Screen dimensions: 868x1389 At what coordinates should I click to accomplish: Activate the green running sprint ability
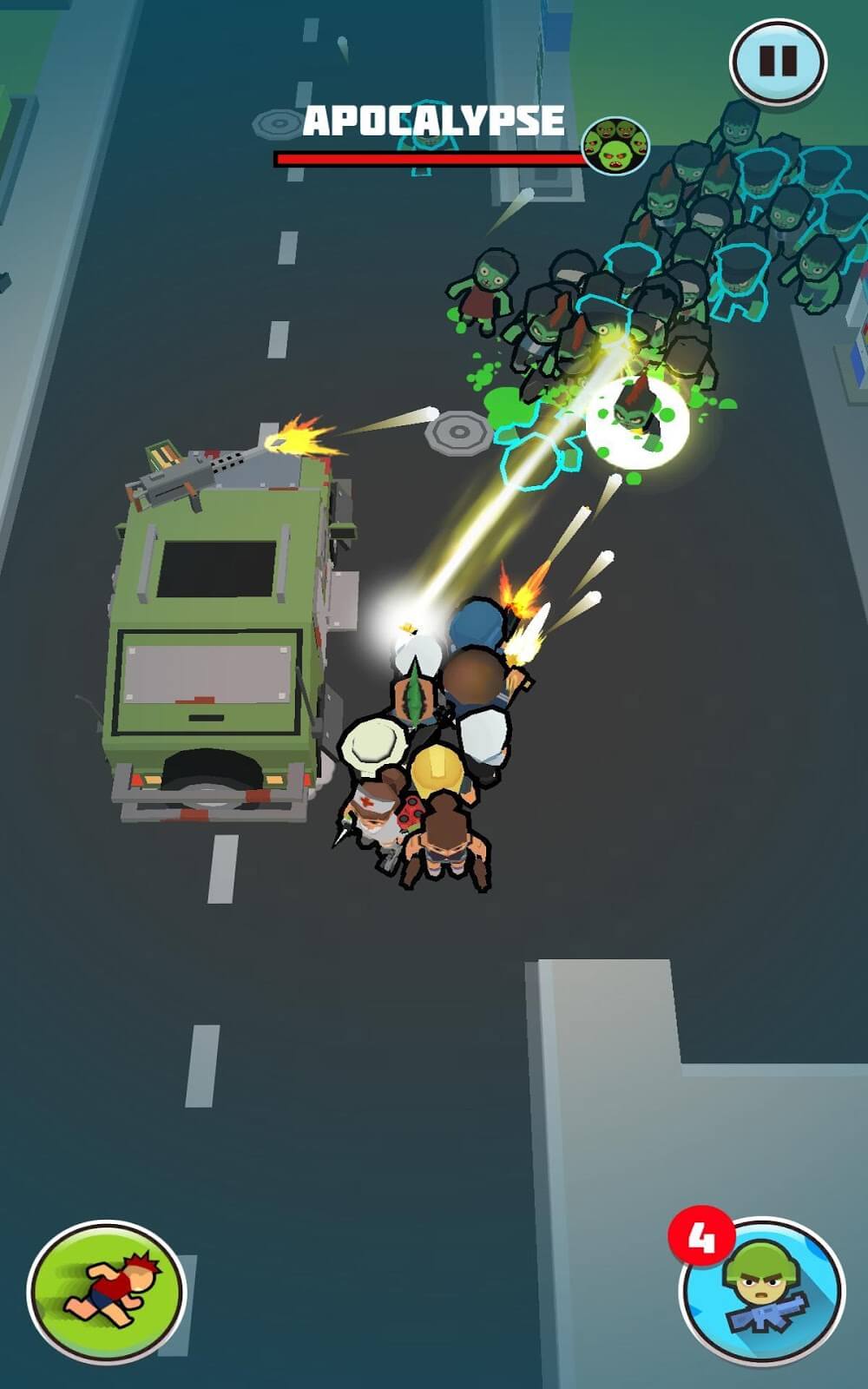click(x=106, y=1290)
